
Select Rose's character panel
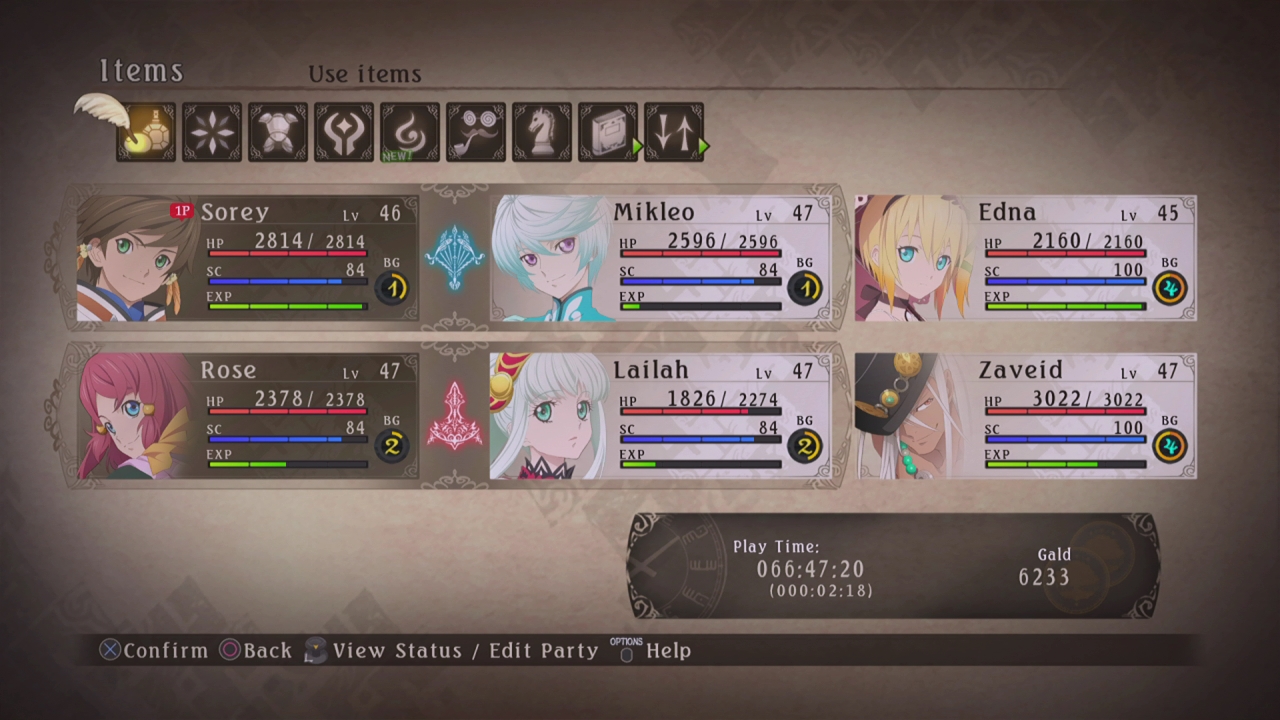tap(247, 416)
